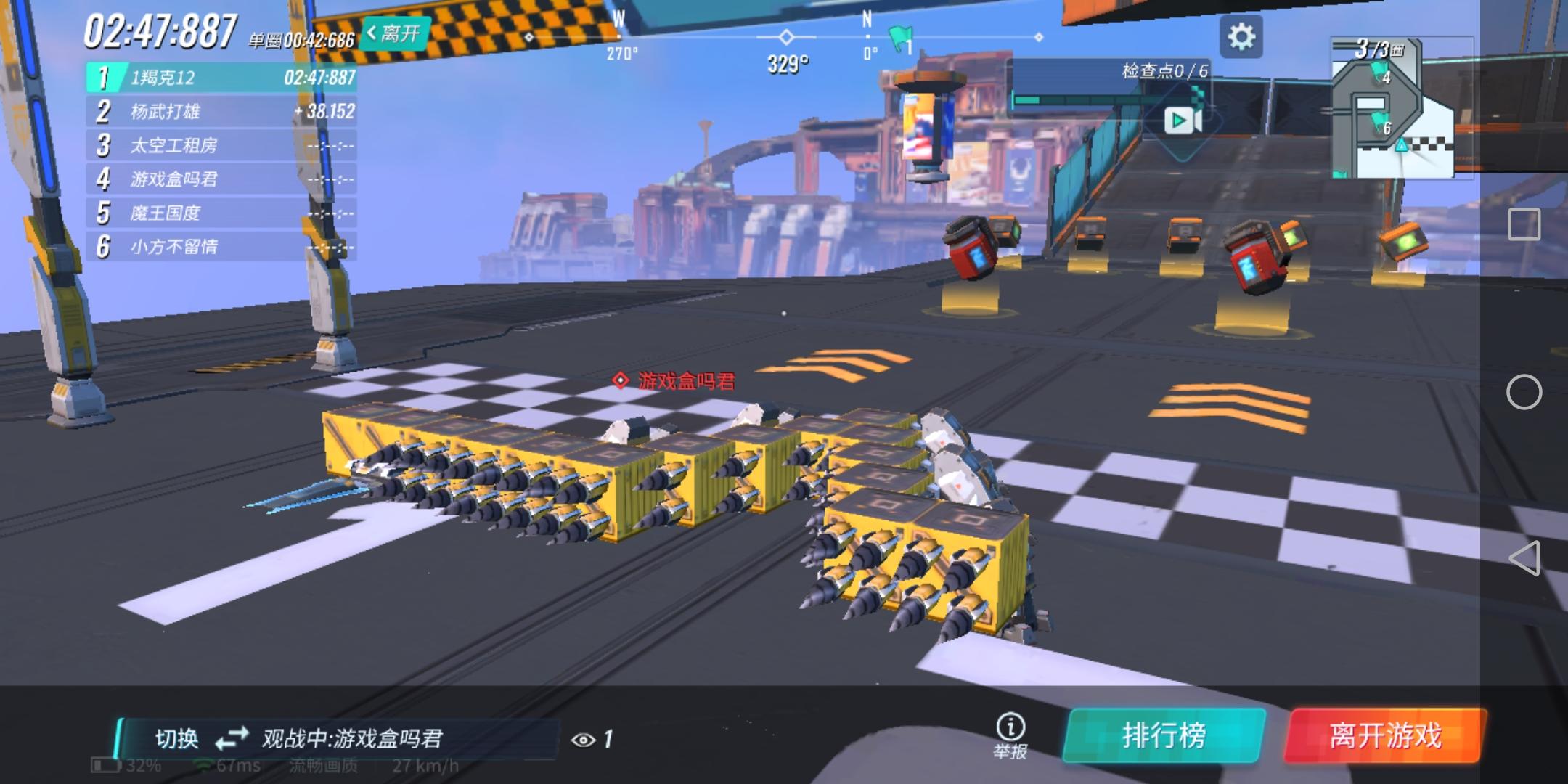1568x784 pixels.
Task: Tap the Android back triangle button
Action: click(x=1526, y=559)
